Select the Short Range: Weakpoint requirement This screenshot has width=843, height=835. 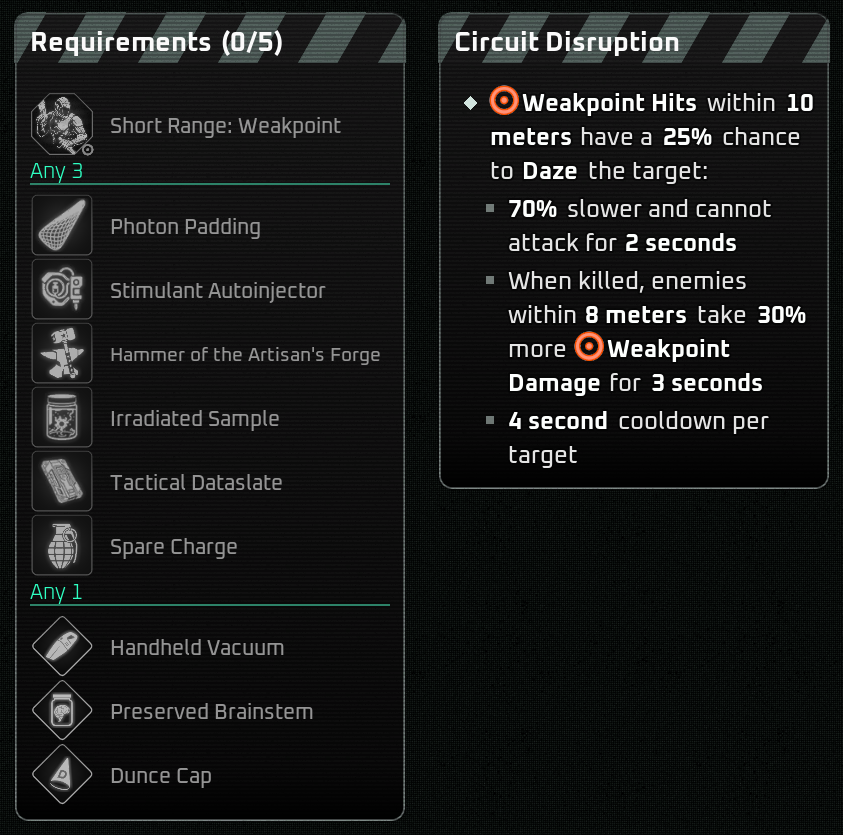tap(62, 126)
